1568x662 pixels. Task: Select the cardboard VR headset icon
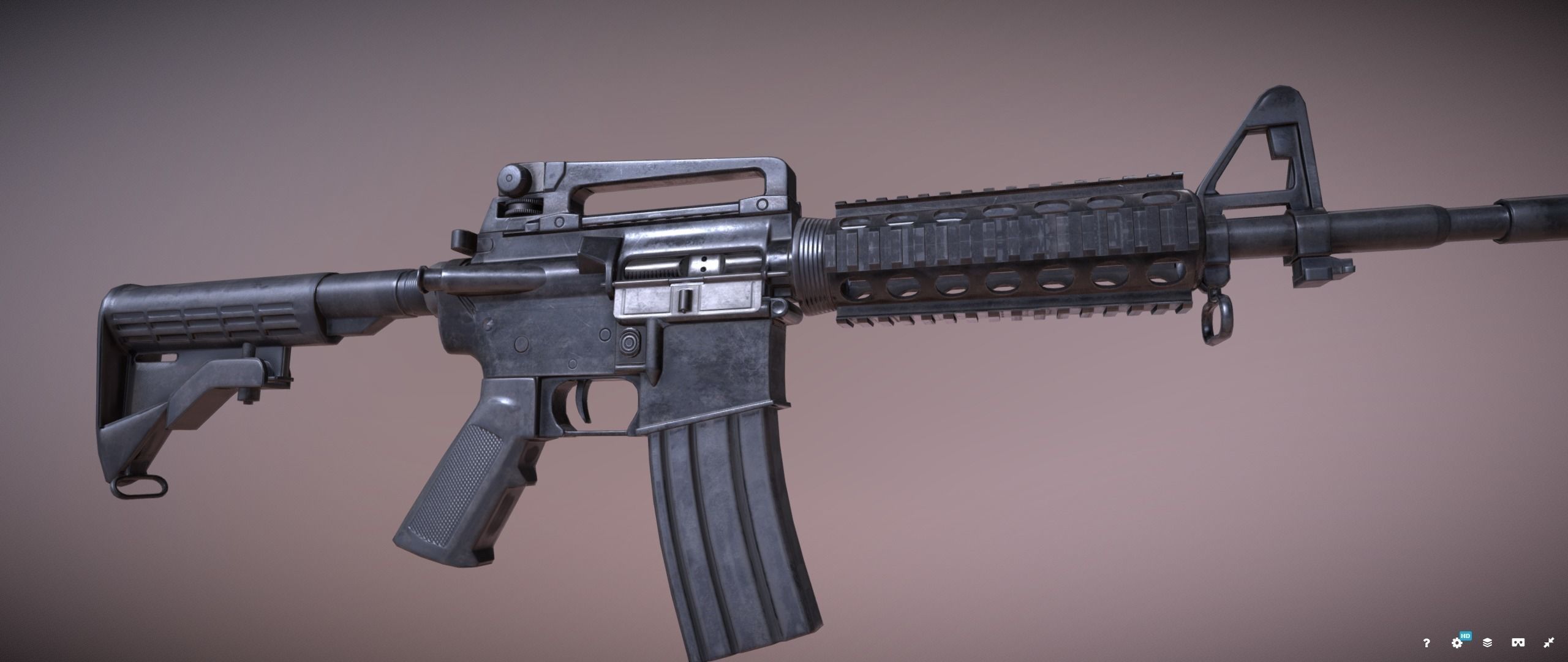click(x=1518, y=644)
